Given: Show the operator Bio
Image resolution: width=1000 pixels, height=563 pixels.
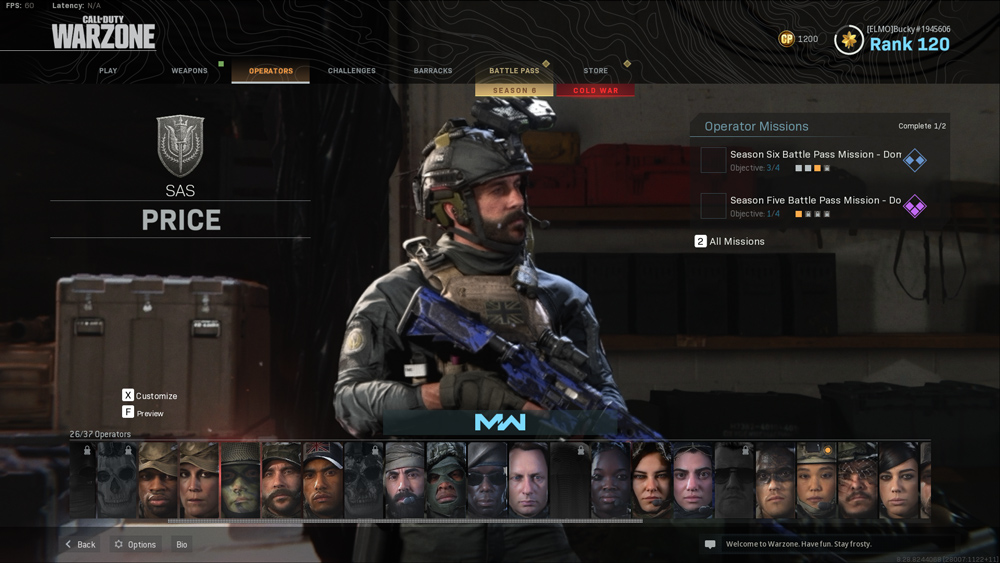Looking at the screenshot, I should [182, 545].
